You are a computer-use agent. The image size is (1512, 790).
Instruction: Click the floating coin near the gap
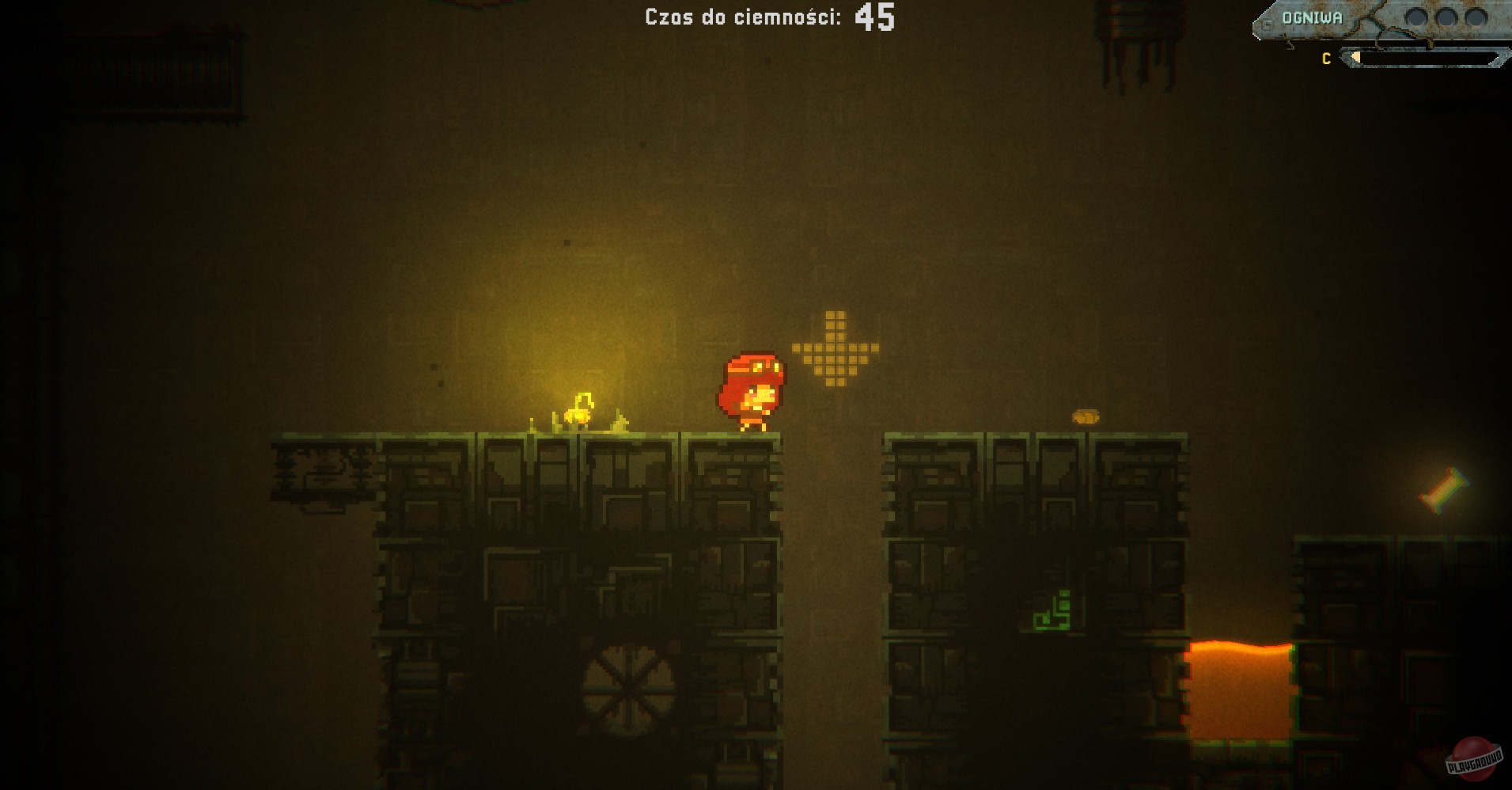tap(1086, 418)
